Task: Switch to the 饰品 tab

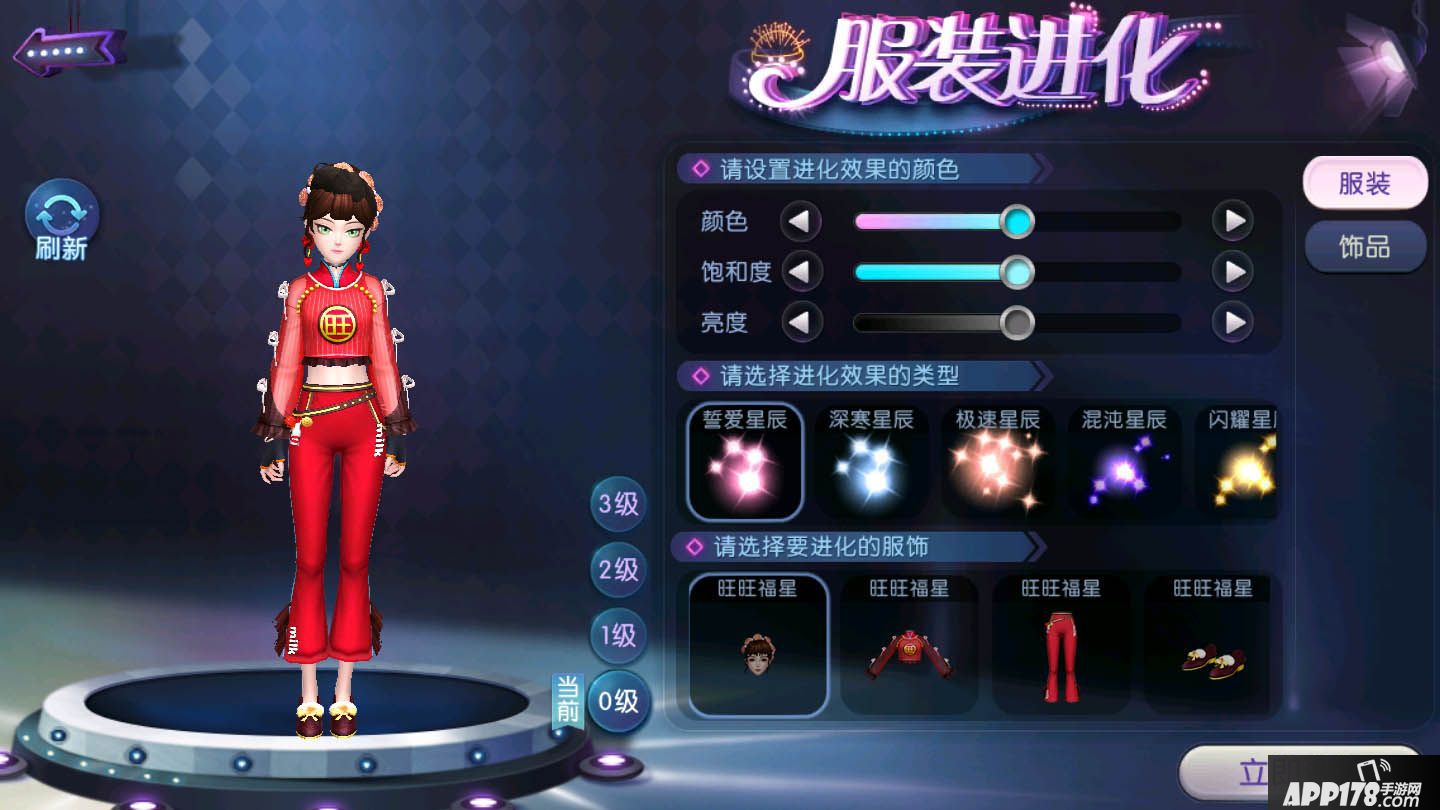Action: point(1365,247)
